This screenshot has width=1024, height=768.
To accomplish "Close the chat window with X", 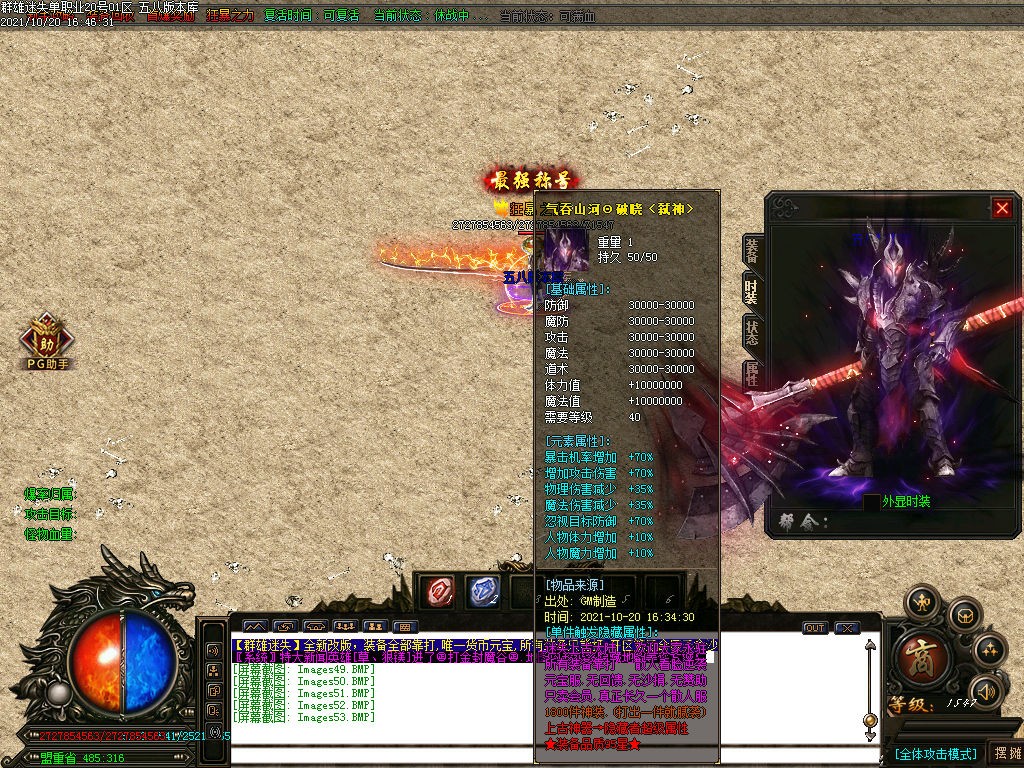I will 847,628.
